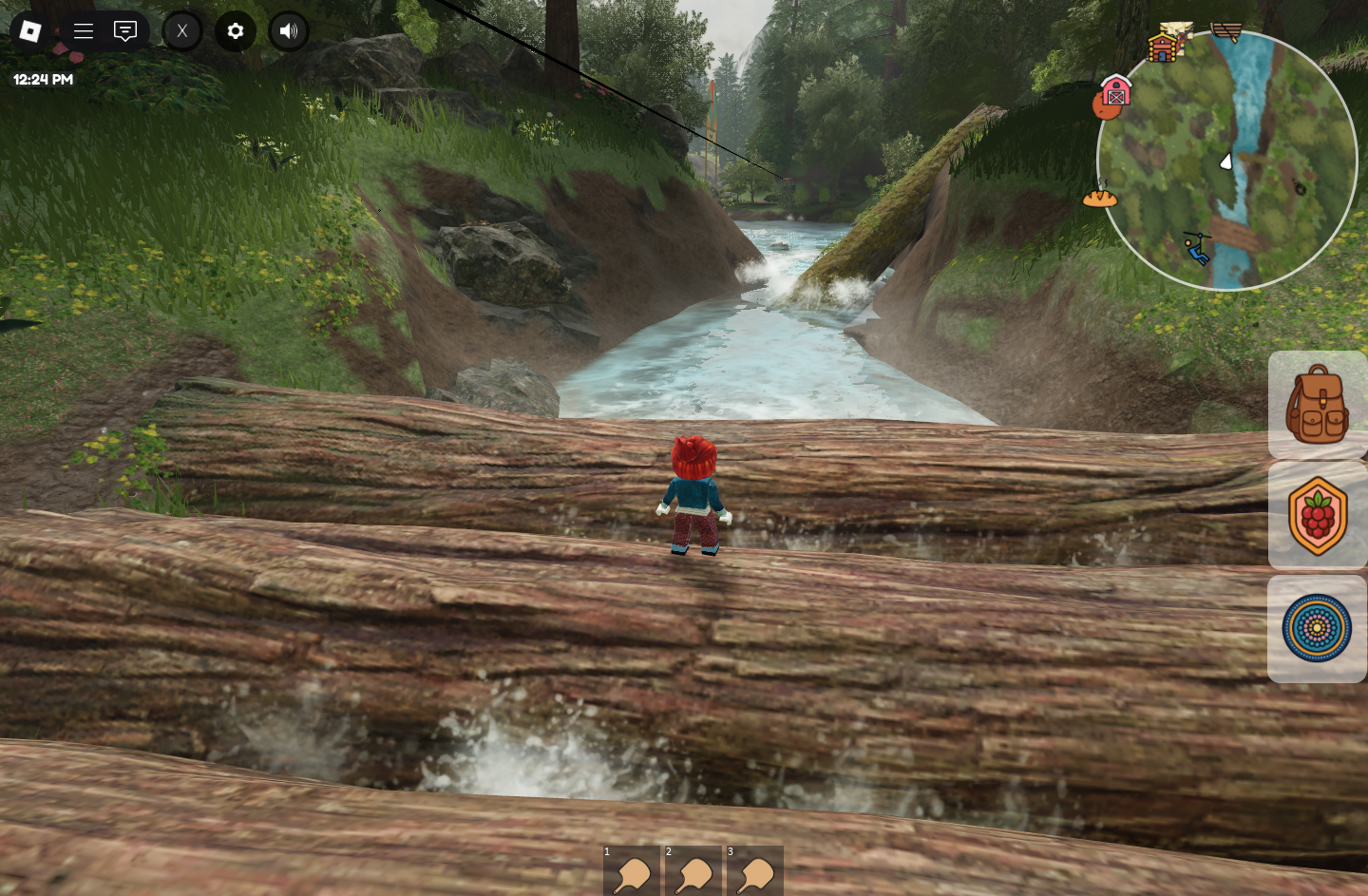Open the raspberry badge panel
This screenshot has height=896, width=1368.
1317,516
